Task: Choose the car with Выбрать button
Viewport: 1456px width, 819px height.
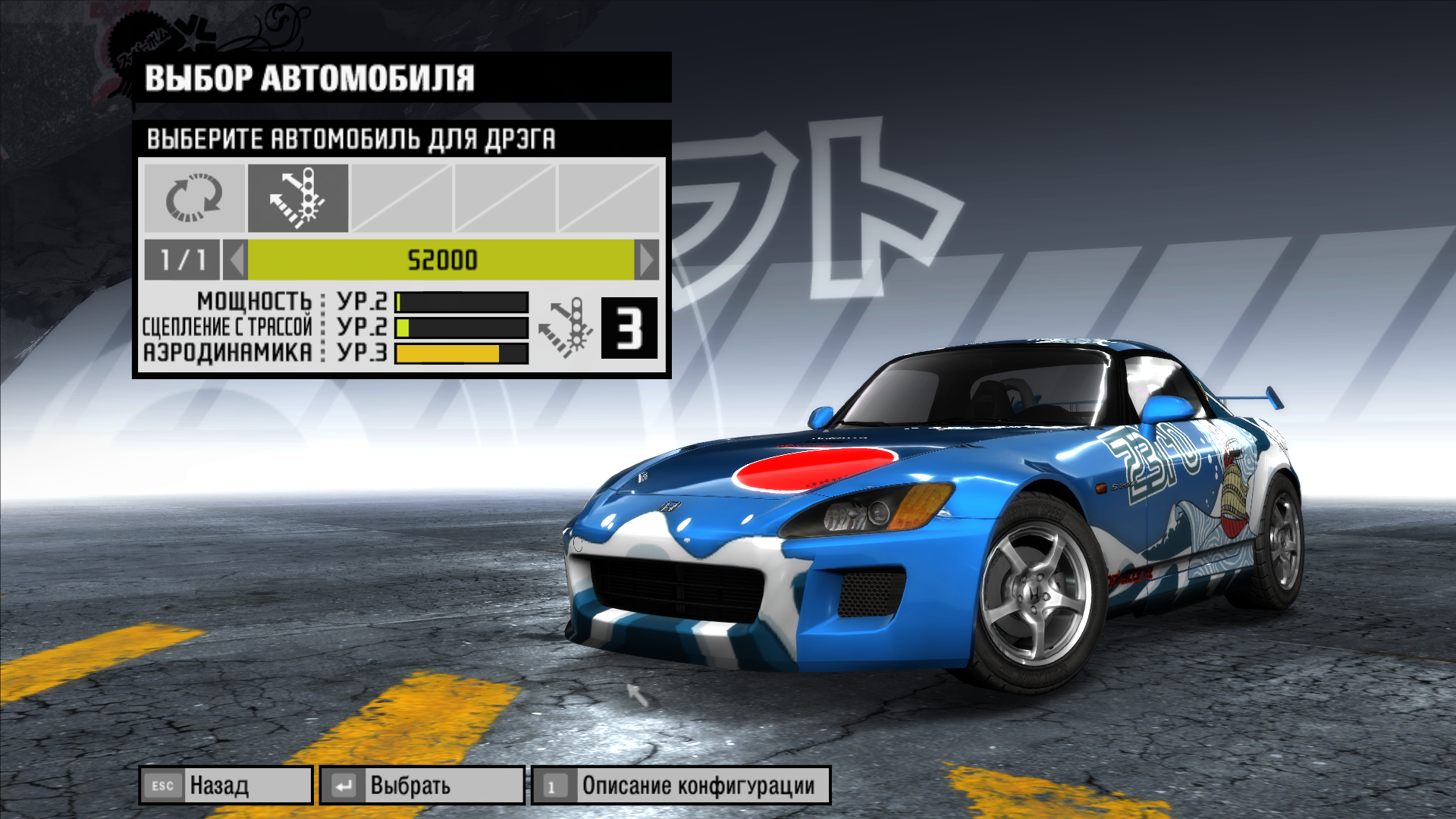Action: pyautogui.click(x=422, y=785)
